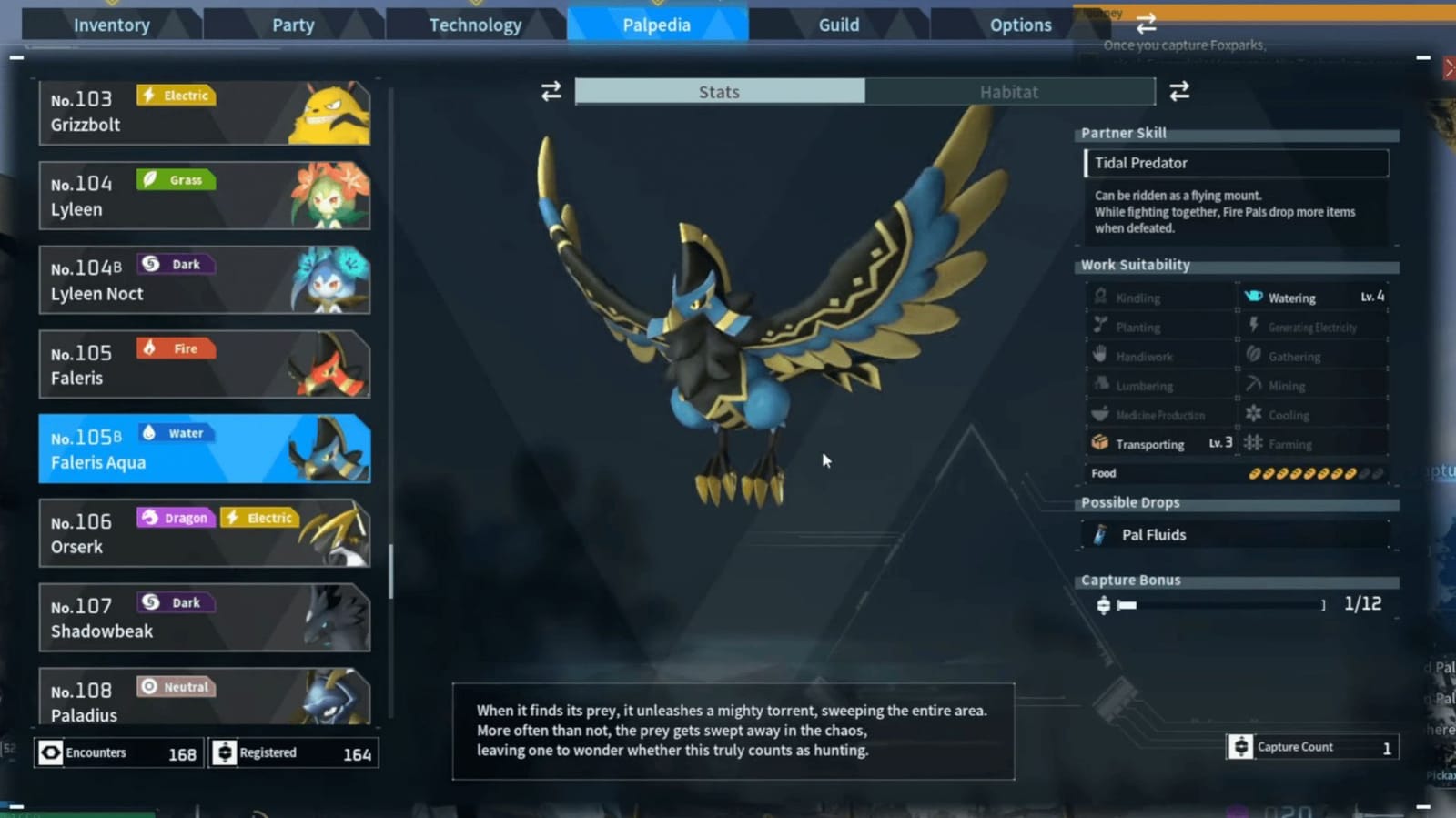Switch to the Habitat tab
This screenshot has height=818, width=1456.
click(1009, 91)
